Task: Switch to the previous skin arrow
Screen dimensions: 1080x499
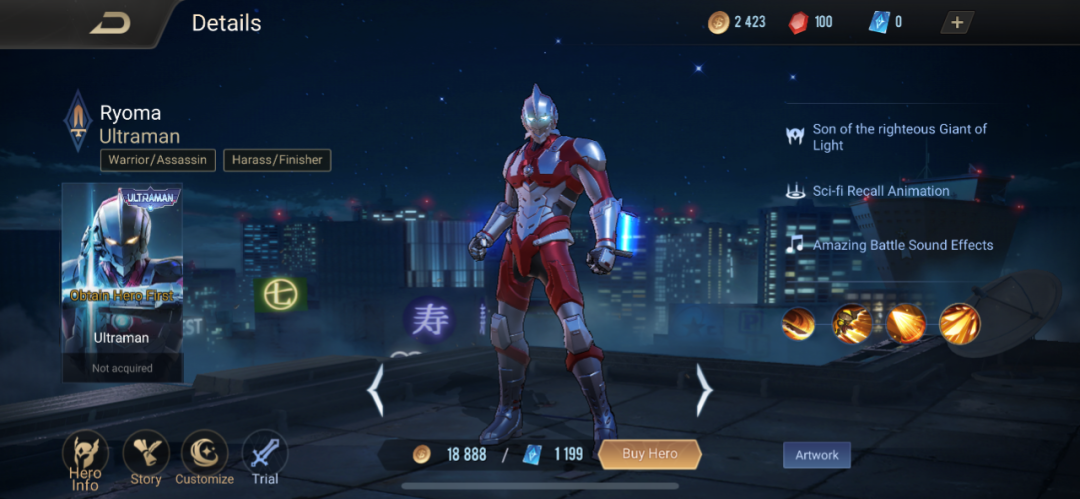Action: 376,390
